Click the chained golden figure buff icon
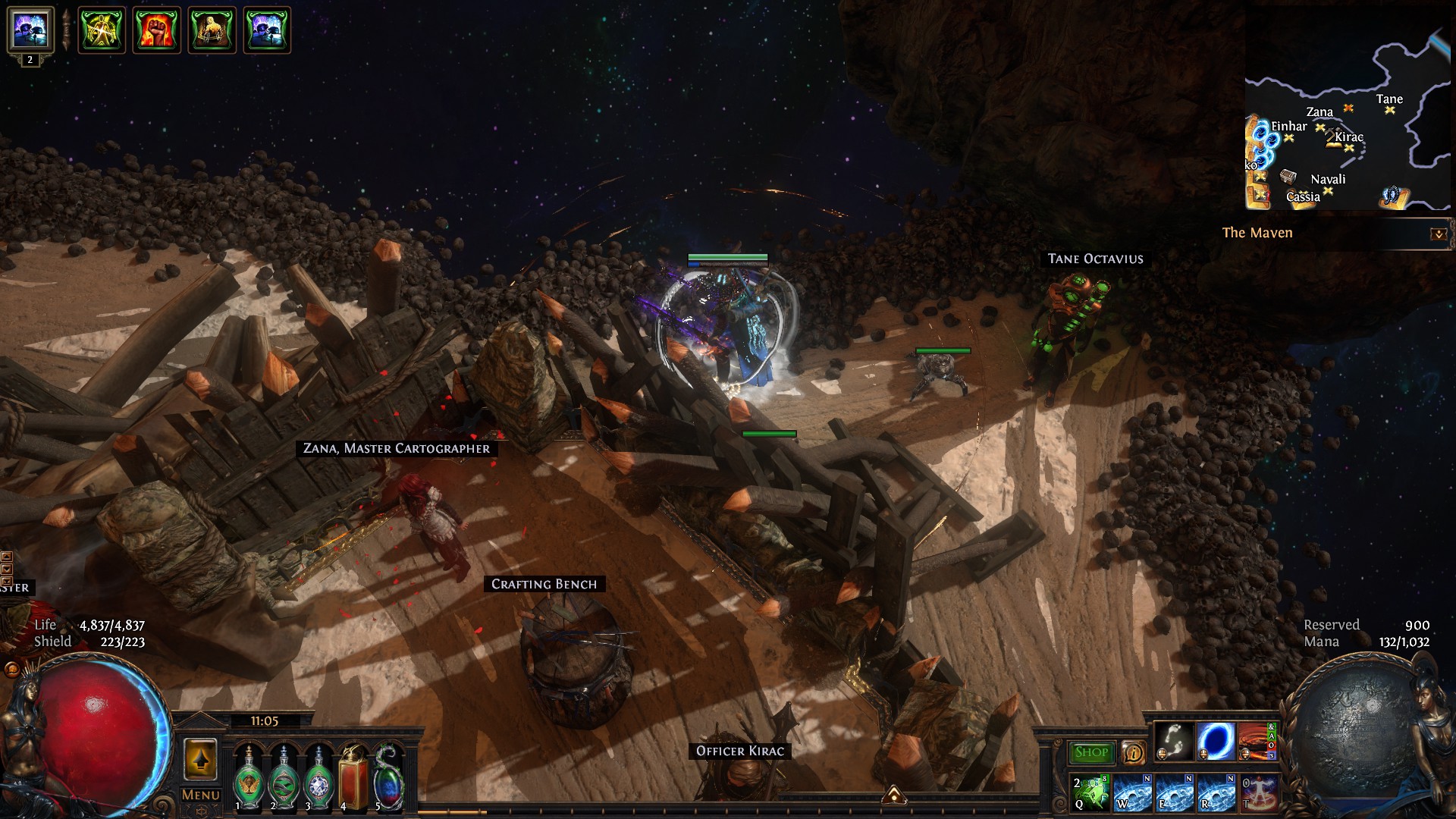Image resolution: width=1456 pixels, height=819 pixels. (x=212, y=30)
